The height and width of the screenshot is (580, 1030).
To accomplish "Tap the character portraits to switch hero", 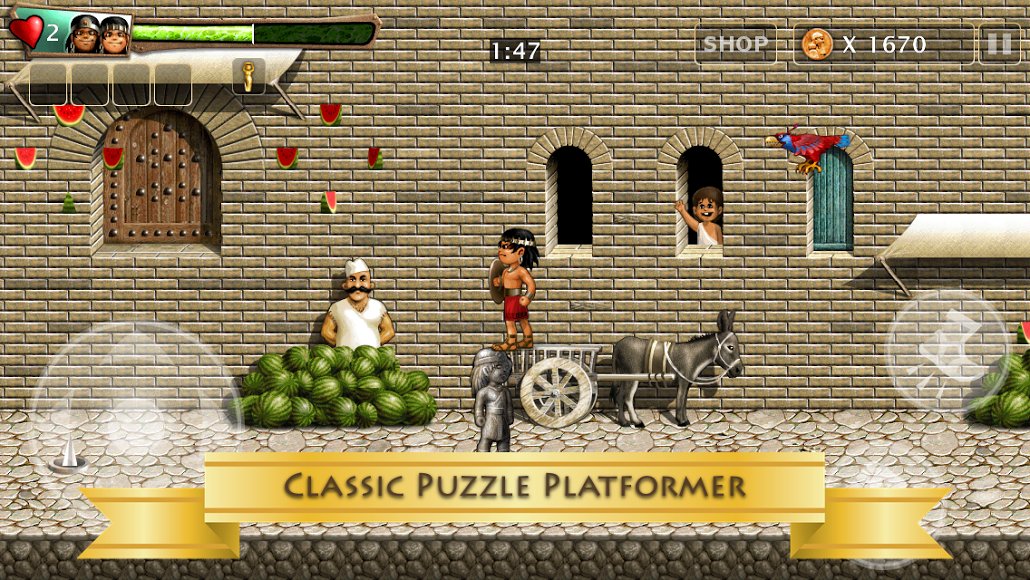I will [x=99, y=35].
